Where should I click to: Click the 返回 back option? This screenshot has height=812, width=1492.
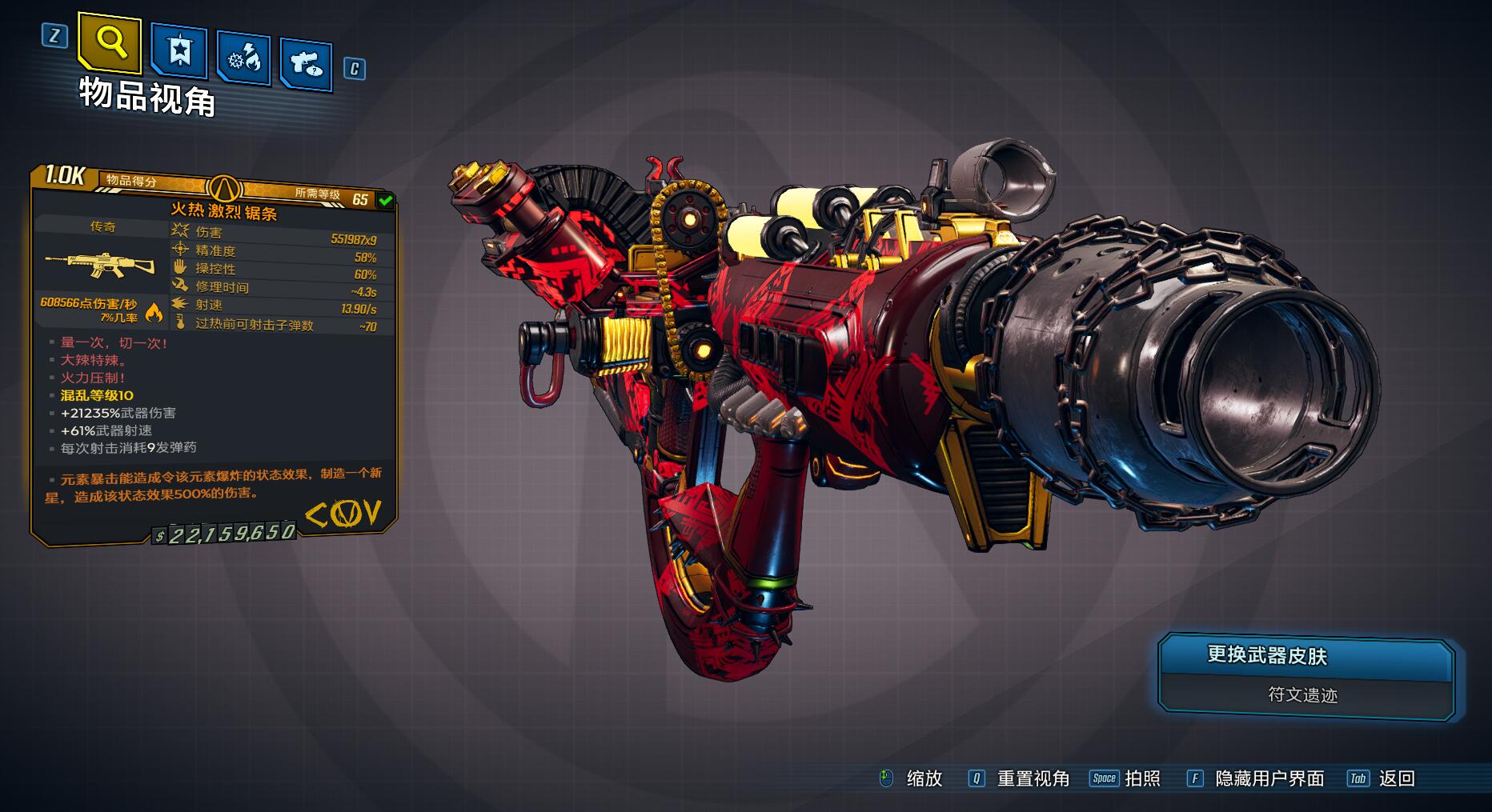coord(1396,778)
